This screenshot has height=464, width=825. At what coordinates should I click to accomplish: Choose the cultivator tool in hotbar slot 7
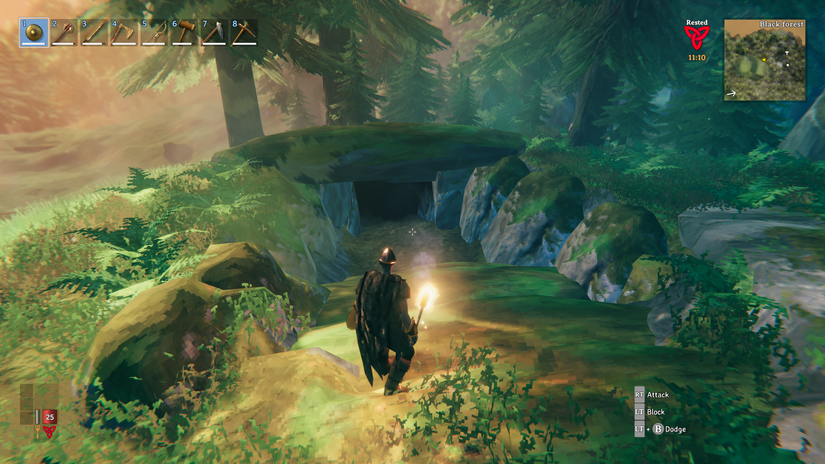[x=213, y=33]
